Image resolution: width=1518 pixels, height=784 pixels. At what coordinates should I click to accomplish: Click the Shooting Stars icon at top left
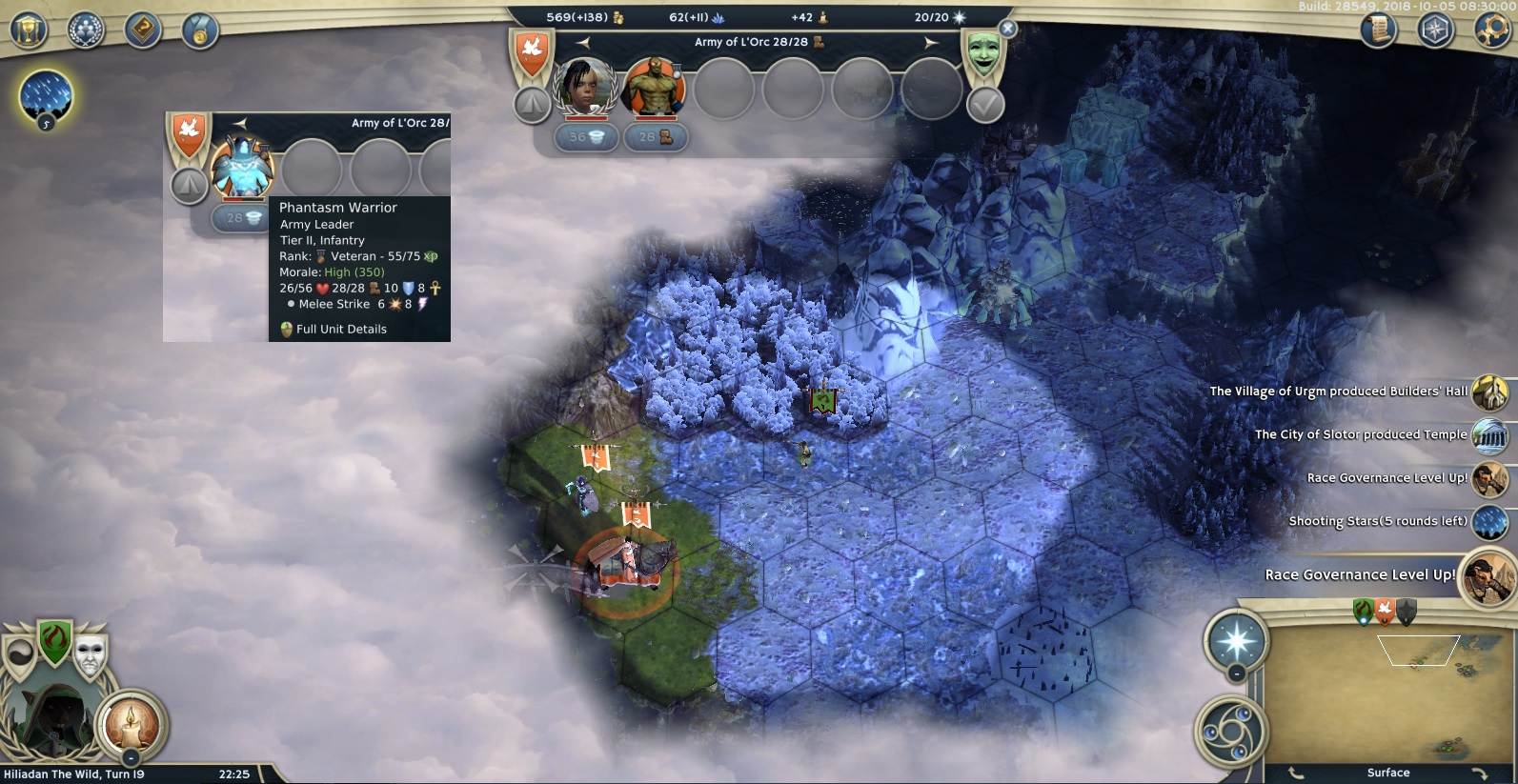tap(45, 96)
